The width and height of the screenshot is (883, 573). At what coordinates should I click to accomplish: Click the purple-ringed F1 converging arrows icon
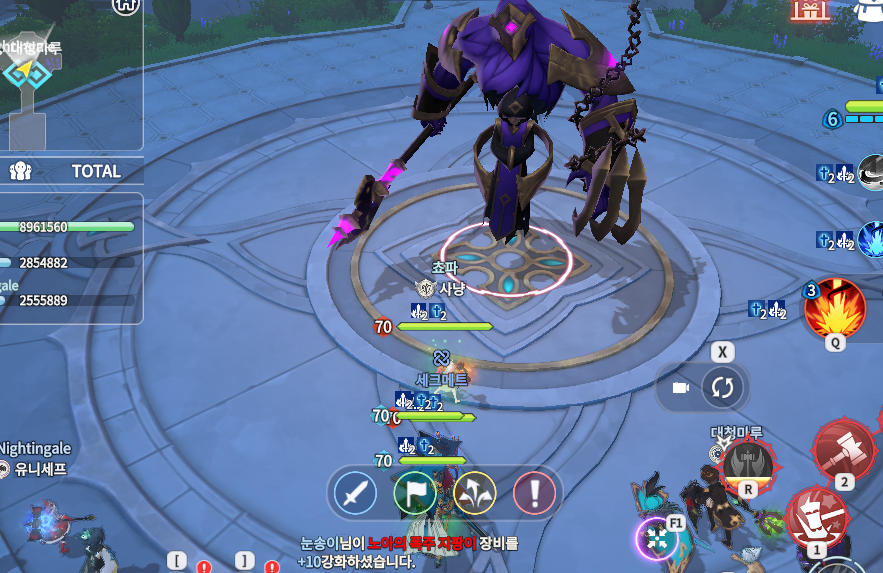[x=657, y=539]
